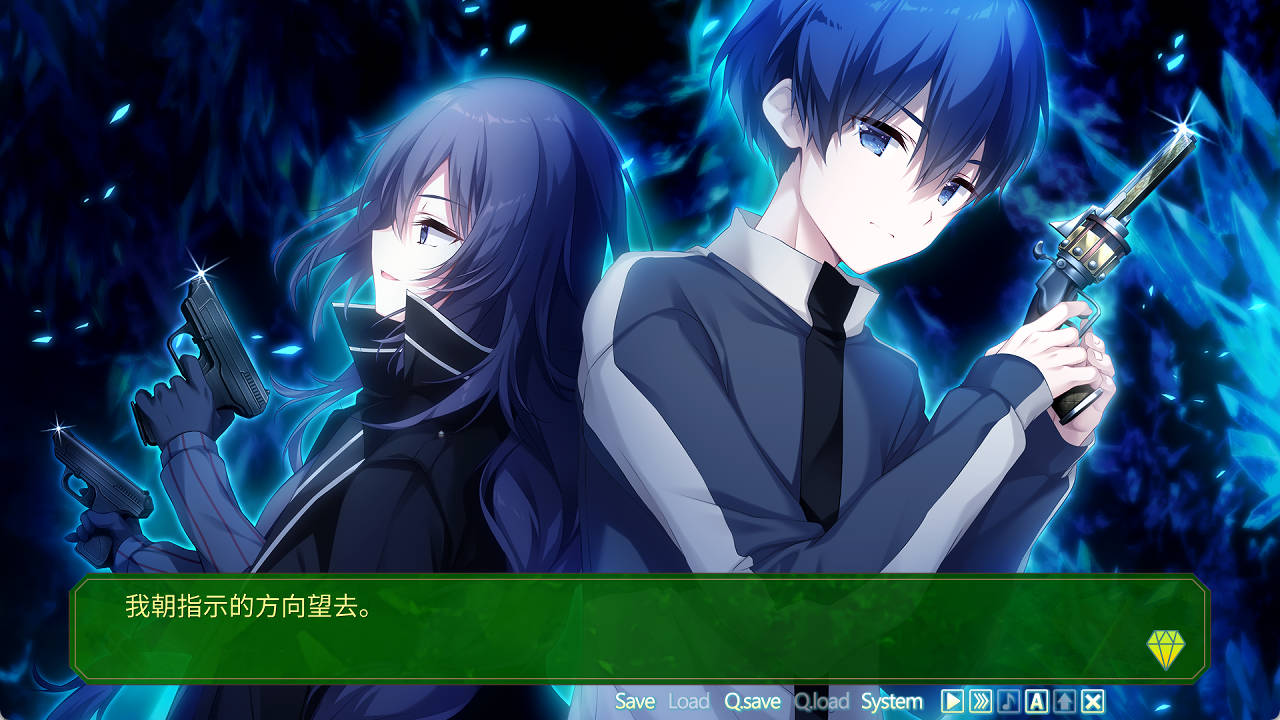Toggle auto-read mode using the A icon

tap(1038, 701)
